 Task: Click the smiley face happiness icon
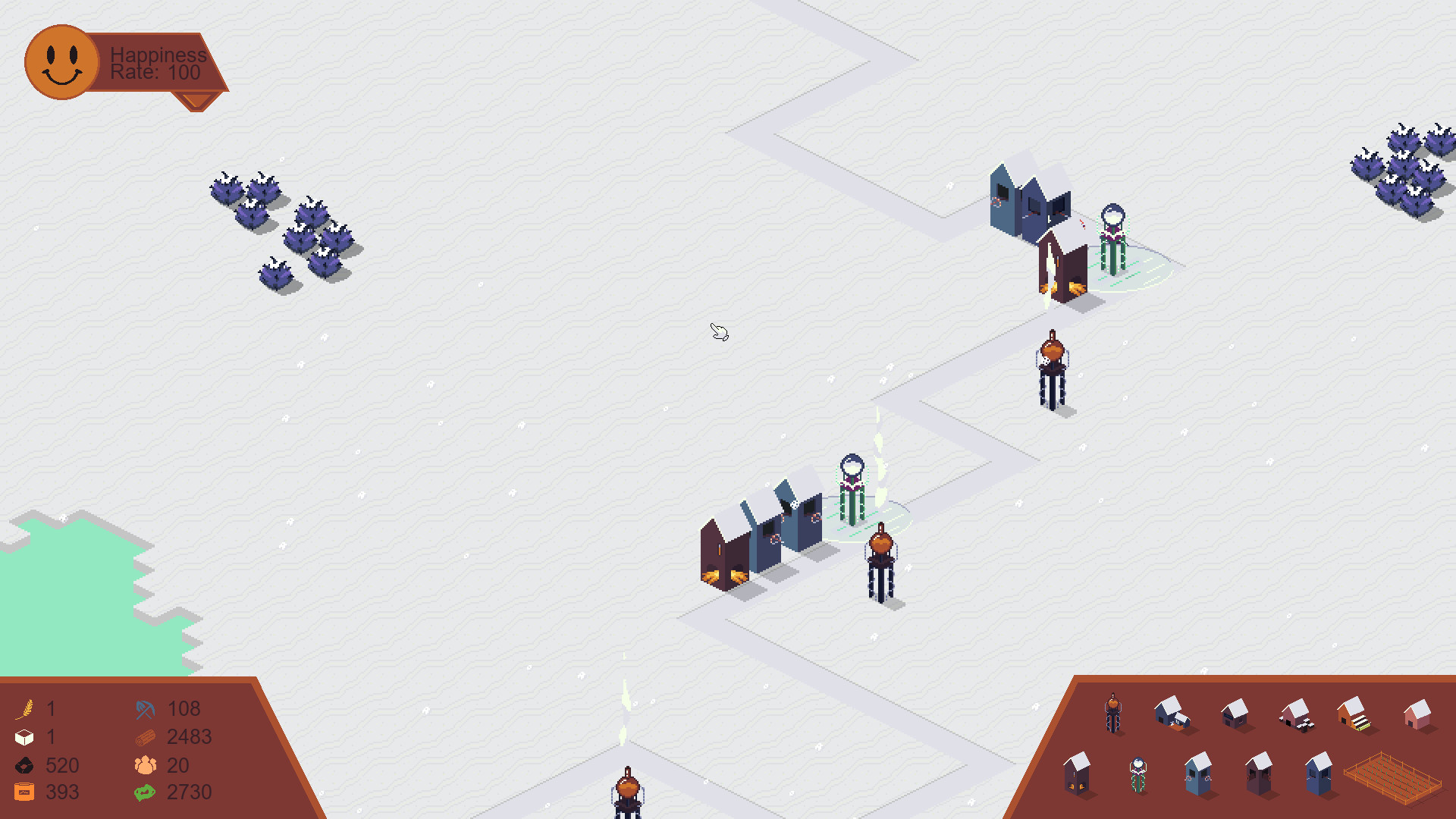[61, 61]
